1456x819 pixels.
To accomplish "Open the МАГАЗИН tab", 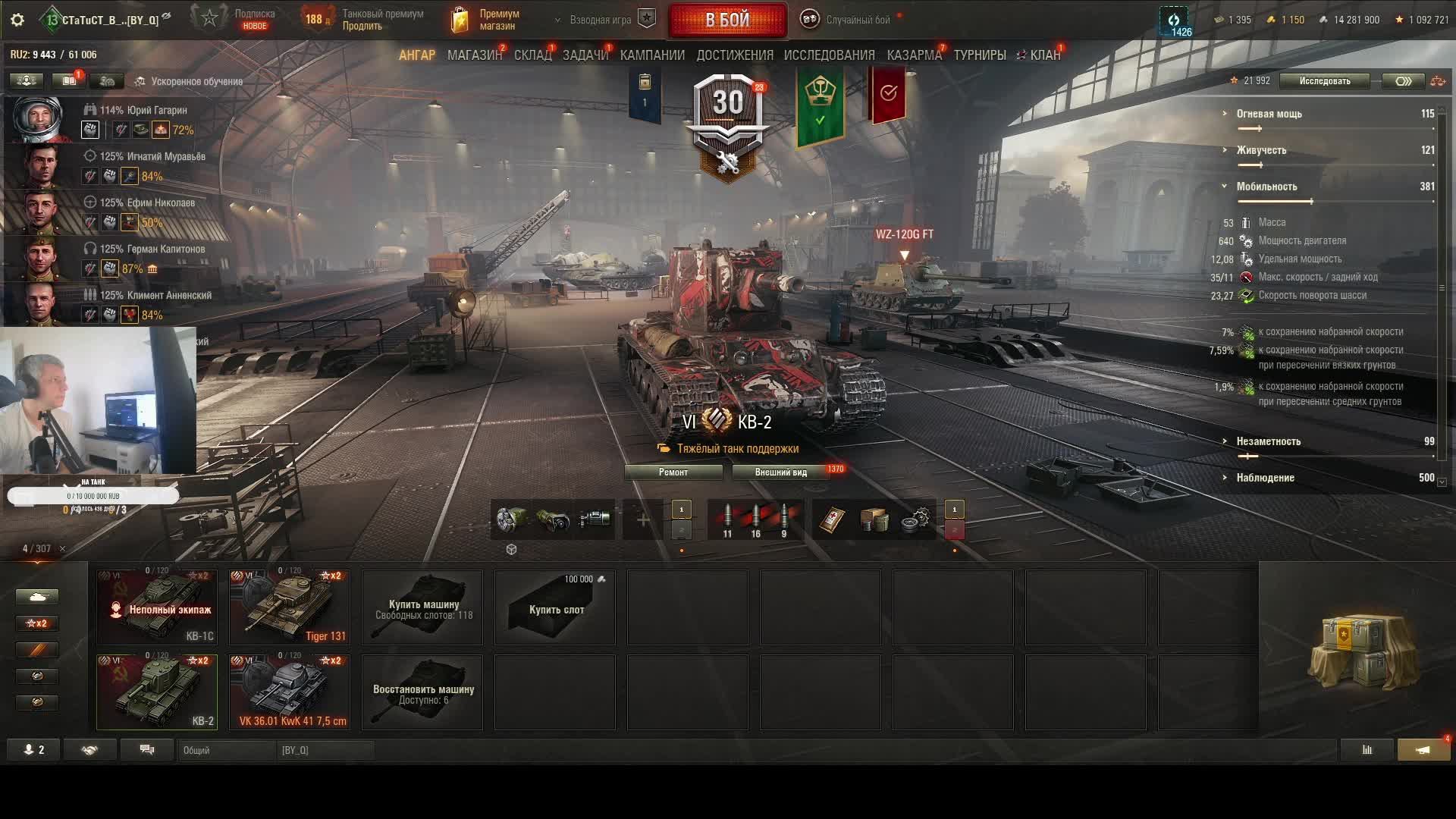I will pyautogui.click(x=474, y=55).
